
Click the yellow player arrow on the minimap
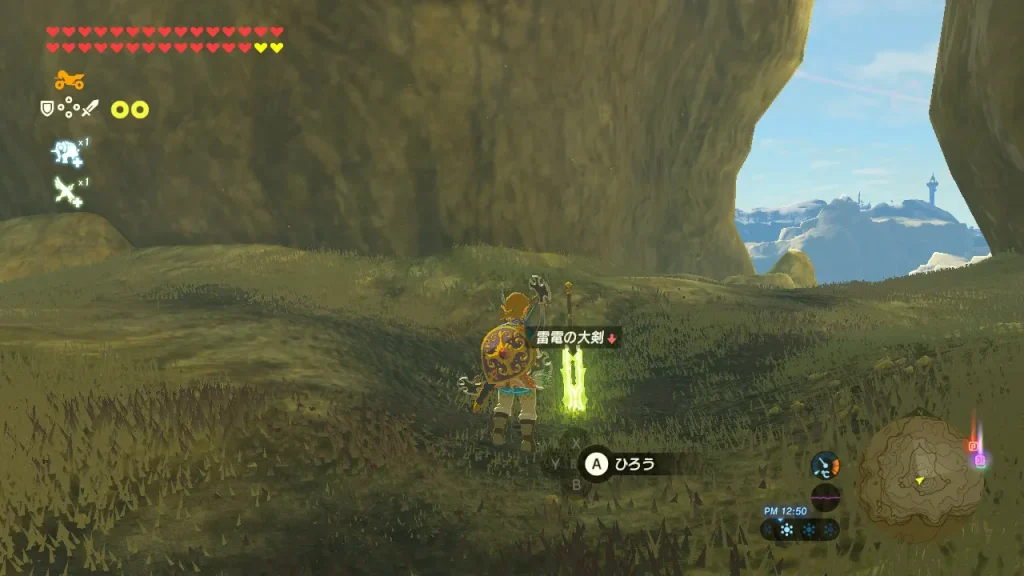click(919, 480)
